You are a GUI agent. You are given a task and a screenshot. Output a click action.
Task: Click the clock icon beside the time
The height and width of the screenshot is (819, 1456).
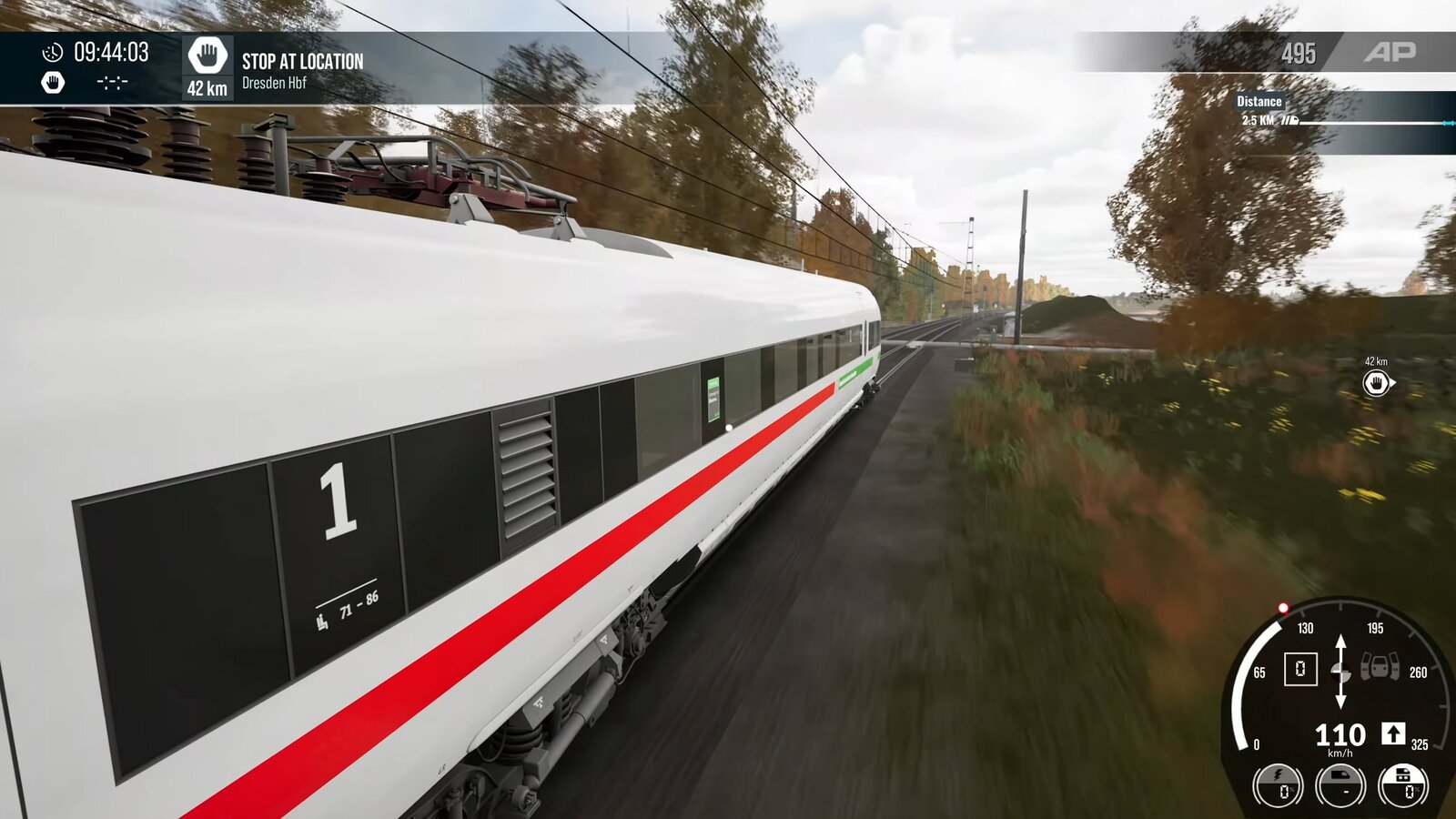(53, 53)
